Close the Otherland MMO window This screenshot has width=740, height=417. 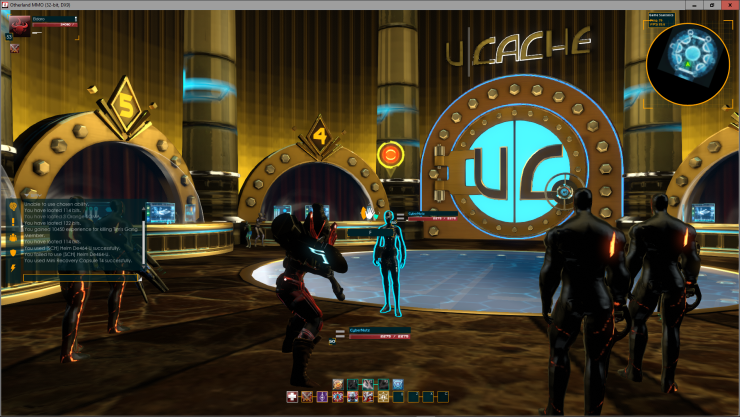point(731,5)
